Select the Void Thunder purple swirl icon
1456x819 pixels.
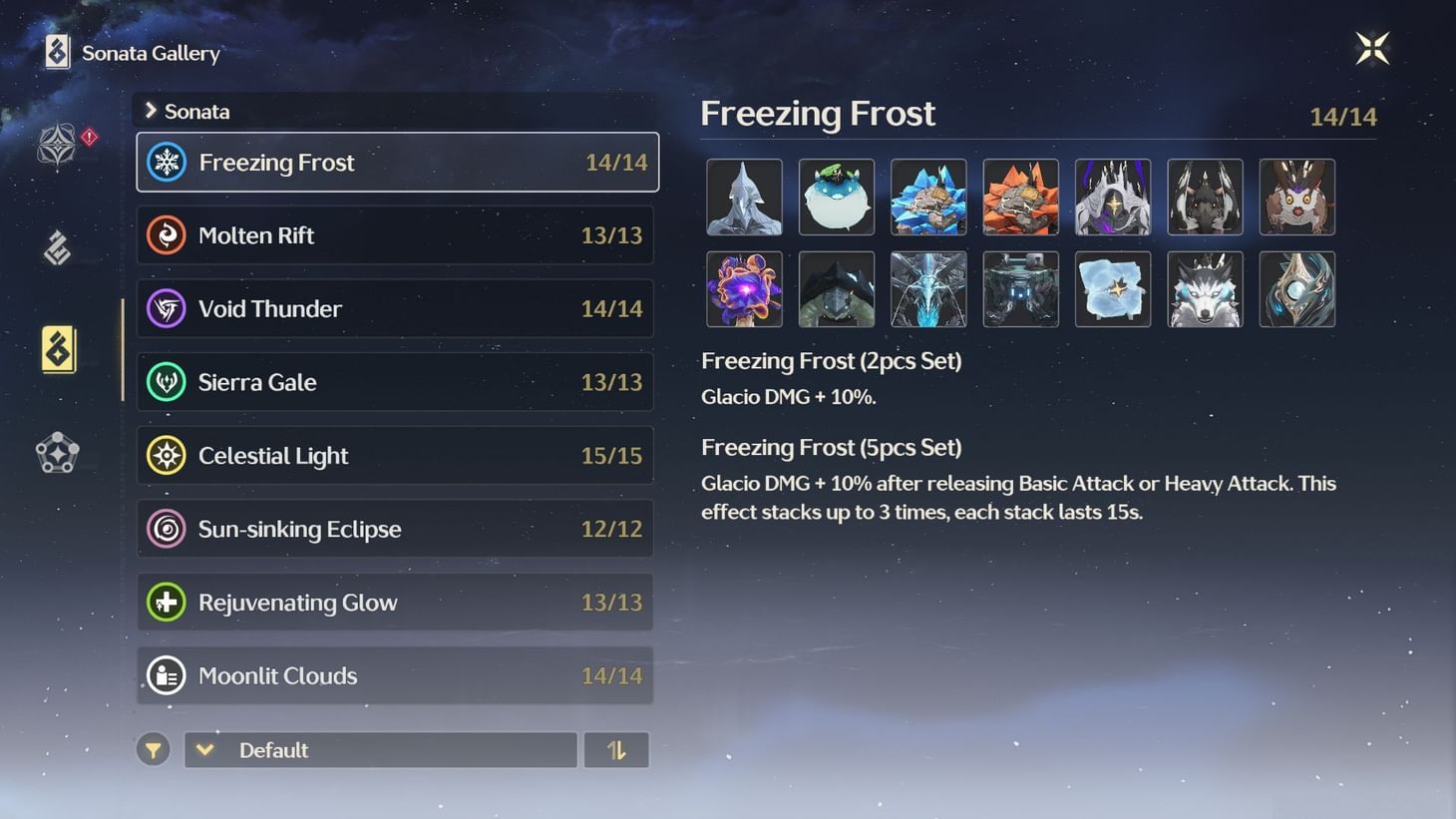[x=168, y=308]
